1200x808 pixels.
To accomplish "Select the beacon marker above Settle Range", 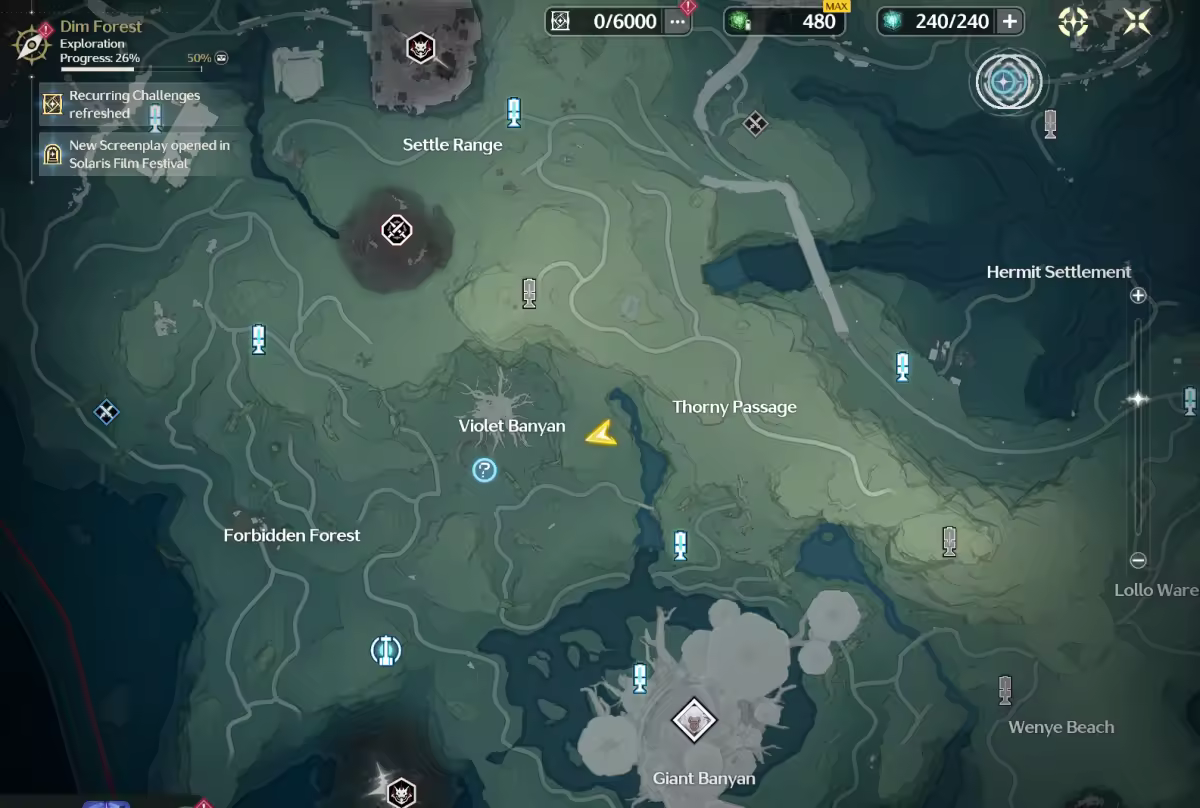I will (514, 112).
